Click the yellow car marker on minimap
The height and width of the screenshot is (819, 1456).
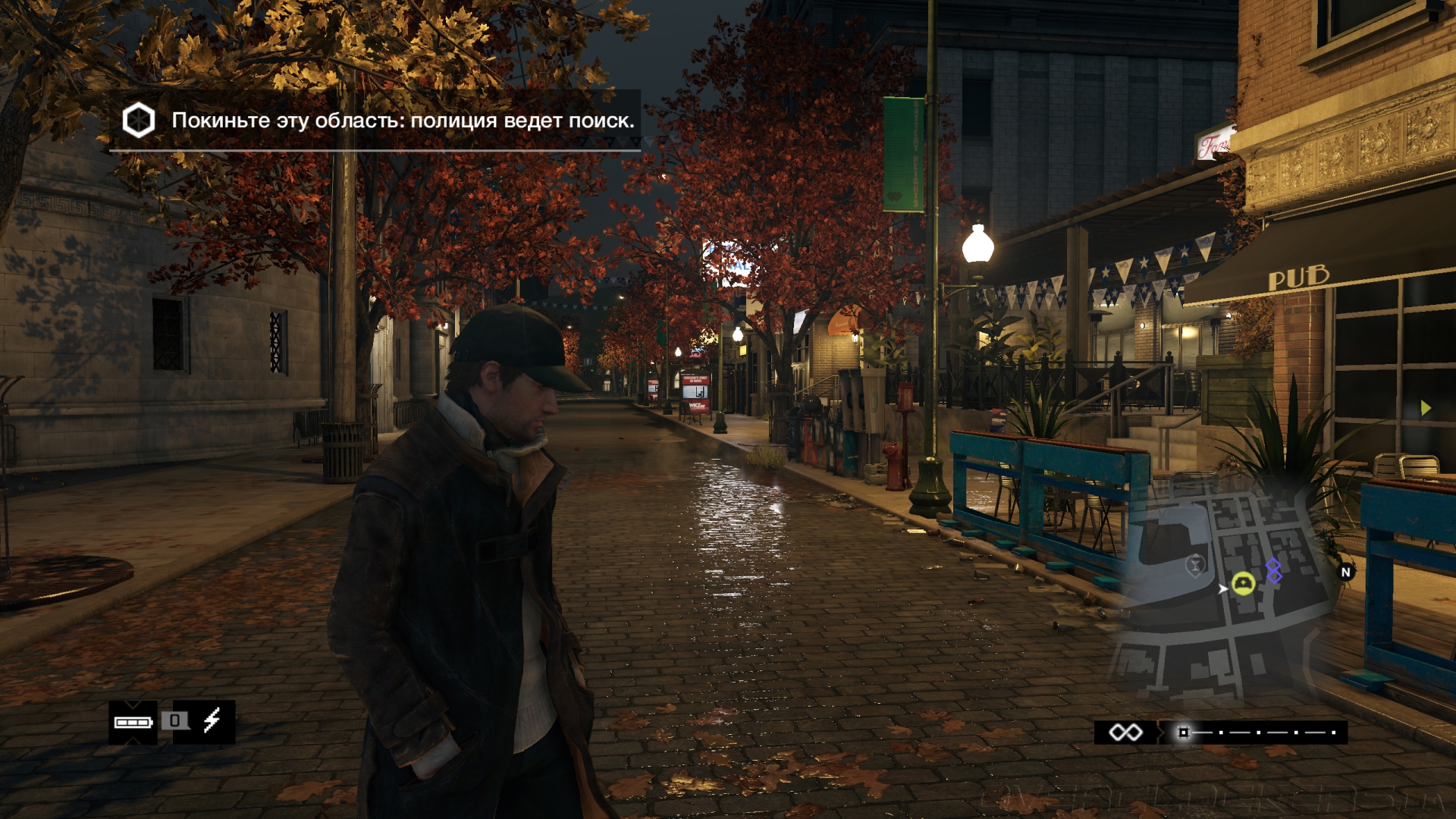tap(1243, 583)
